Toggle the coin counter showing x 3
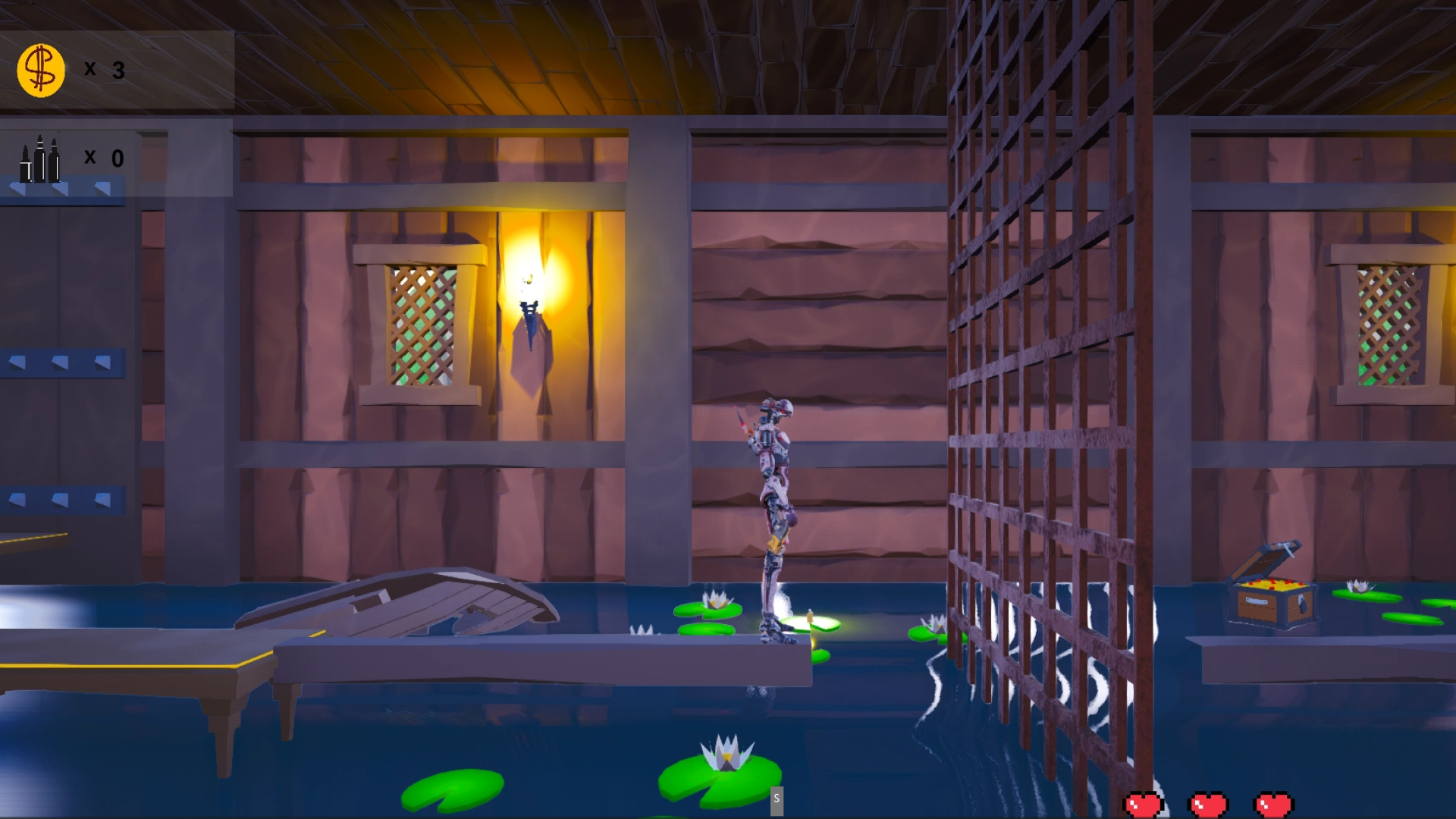The image size is (1456, 819). [104, 71]
